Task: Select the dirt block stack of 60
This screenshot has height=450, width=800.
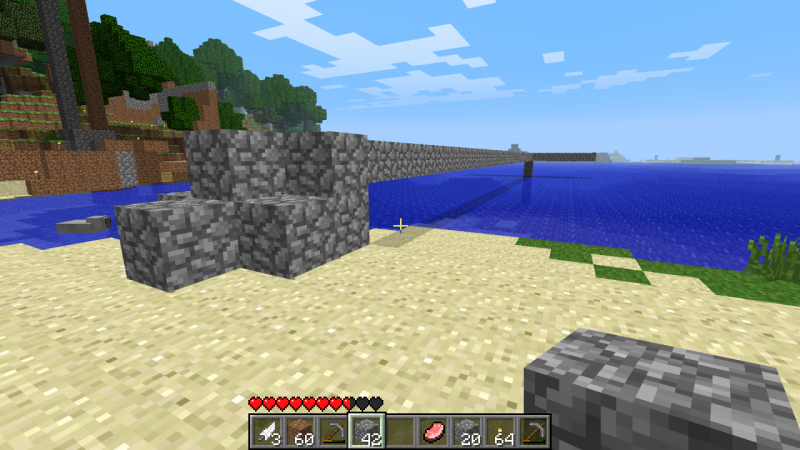Action: pos(299,431)
